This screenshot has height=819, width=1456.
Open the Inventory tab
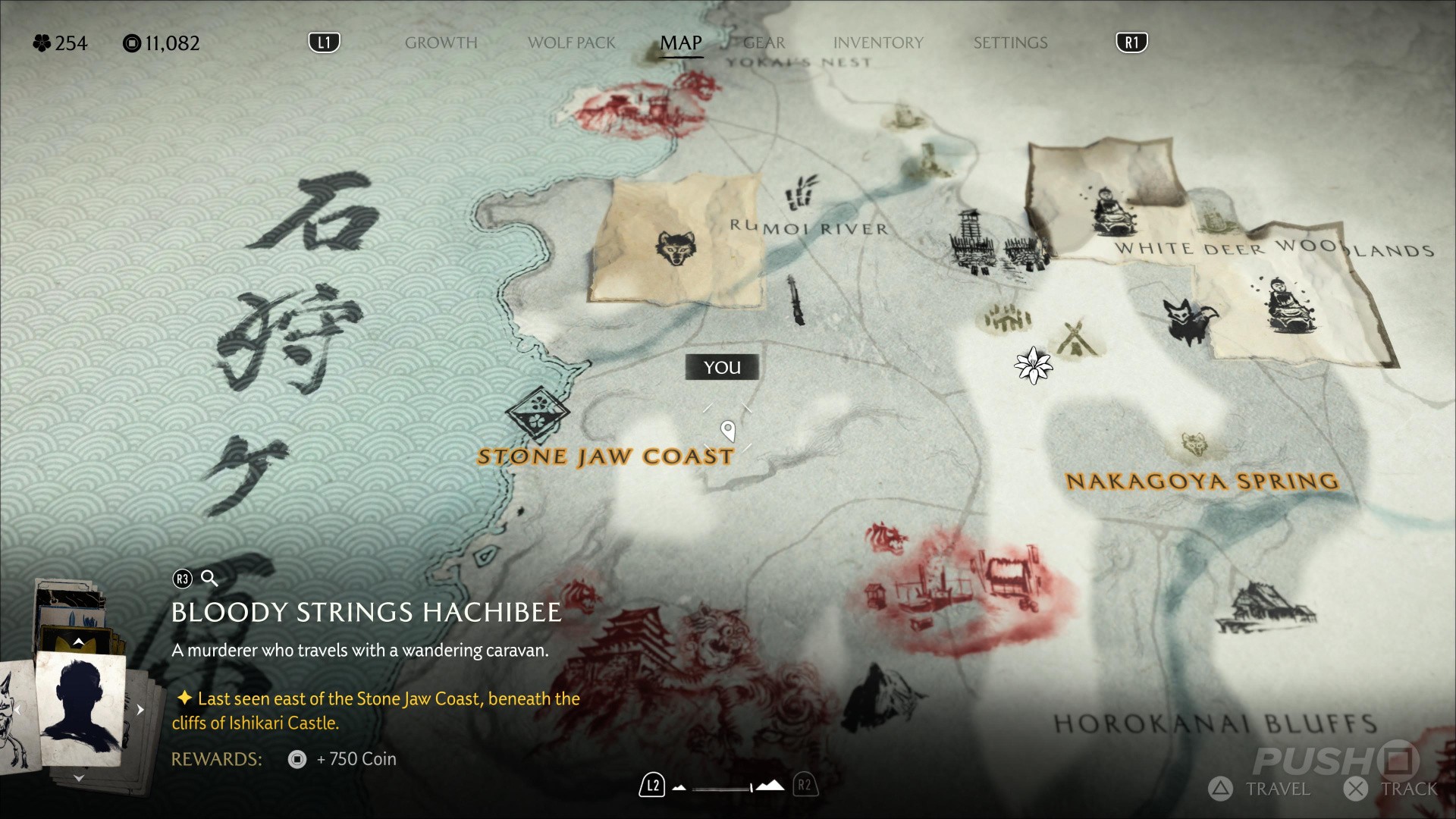[x=878, y=43]
